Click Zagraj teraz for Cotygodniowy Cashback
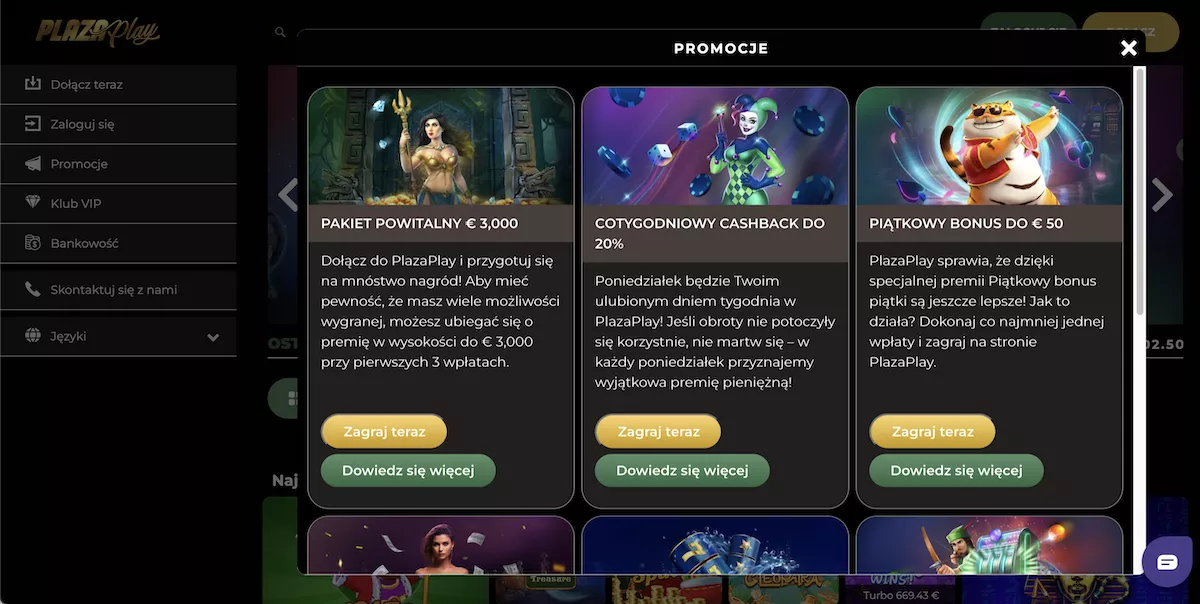The height and width of the screenshot is (604, 1200). pyautogui.click(x=658, y=432)
